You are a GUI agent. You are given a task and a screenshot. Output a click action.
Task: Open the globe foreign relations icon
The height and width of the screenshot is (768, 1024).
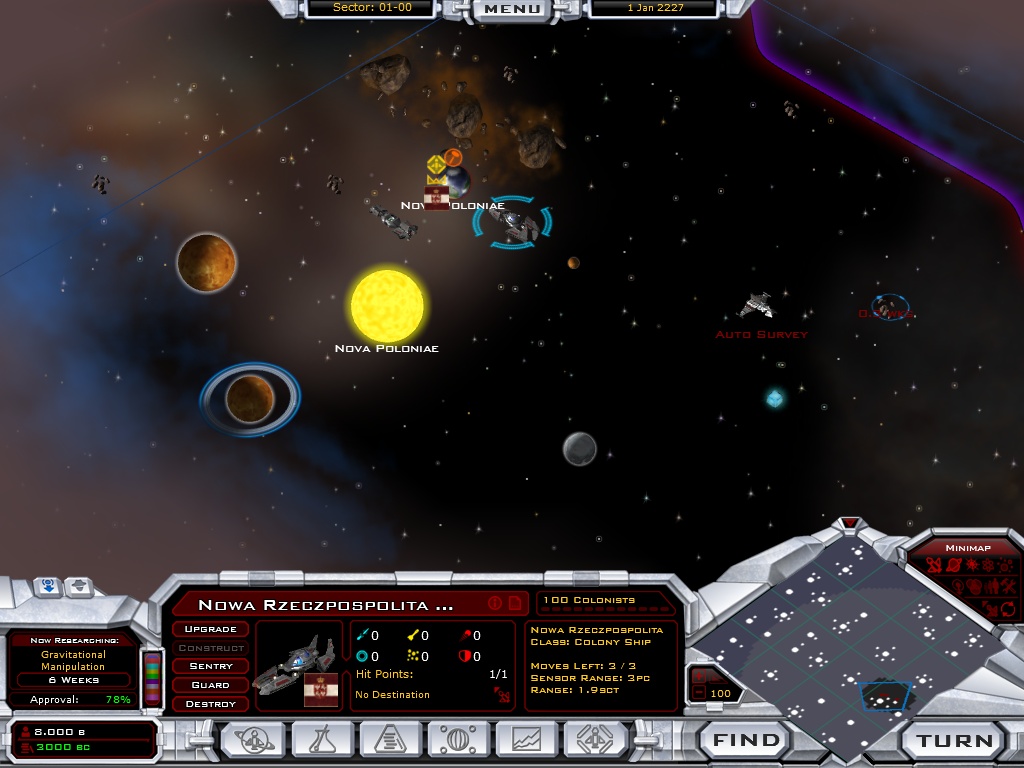[461, 740]
